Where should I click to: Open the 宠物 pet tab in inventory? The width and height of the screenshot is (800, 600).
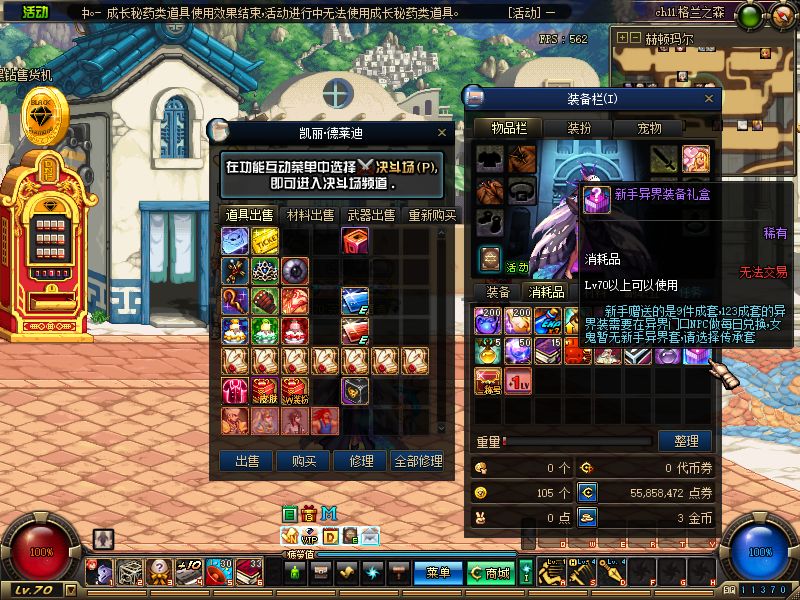point(650,128)
